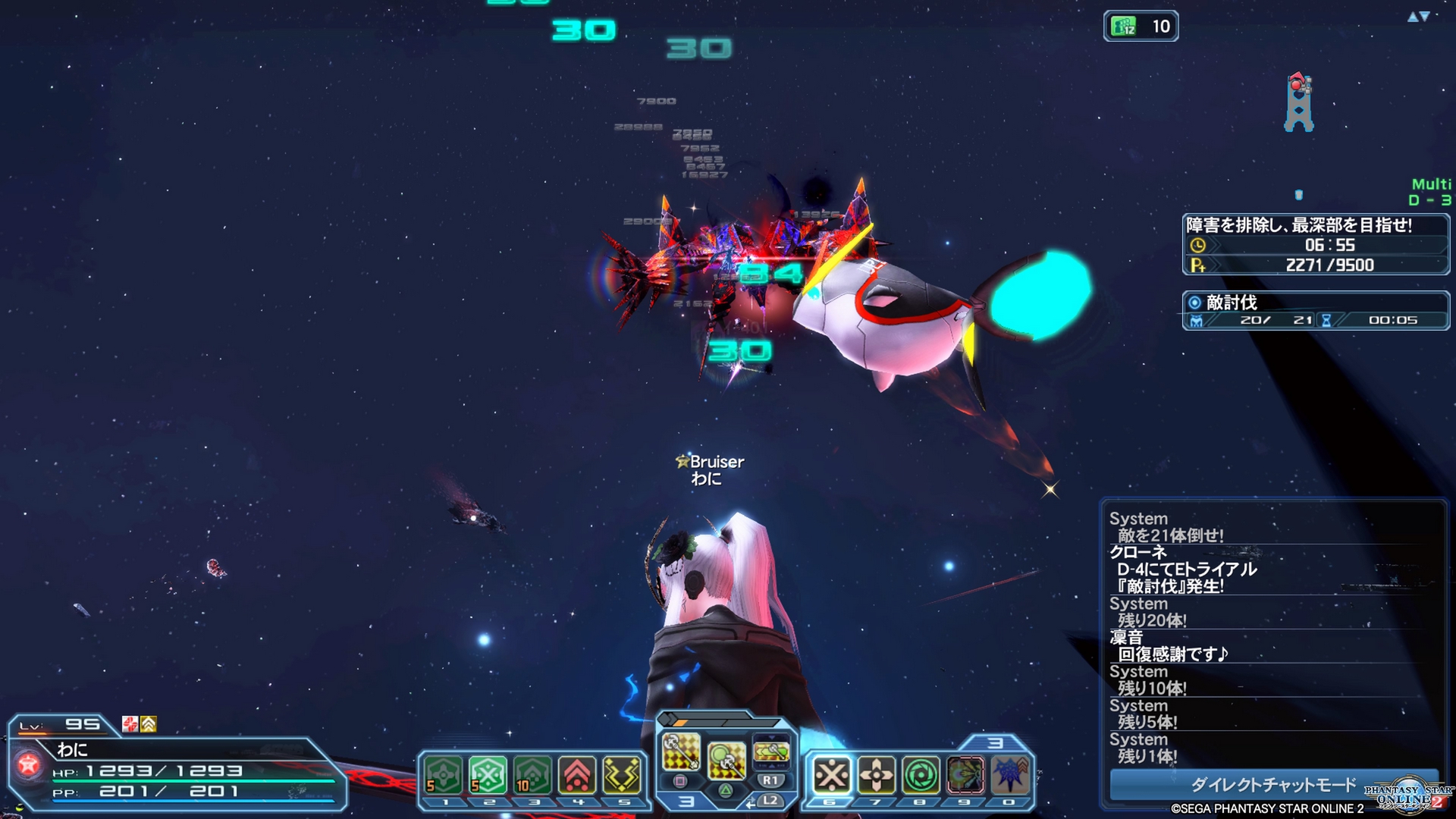
Task: Inspect the yellow chevron buff icon
Action: pos(149,724)
